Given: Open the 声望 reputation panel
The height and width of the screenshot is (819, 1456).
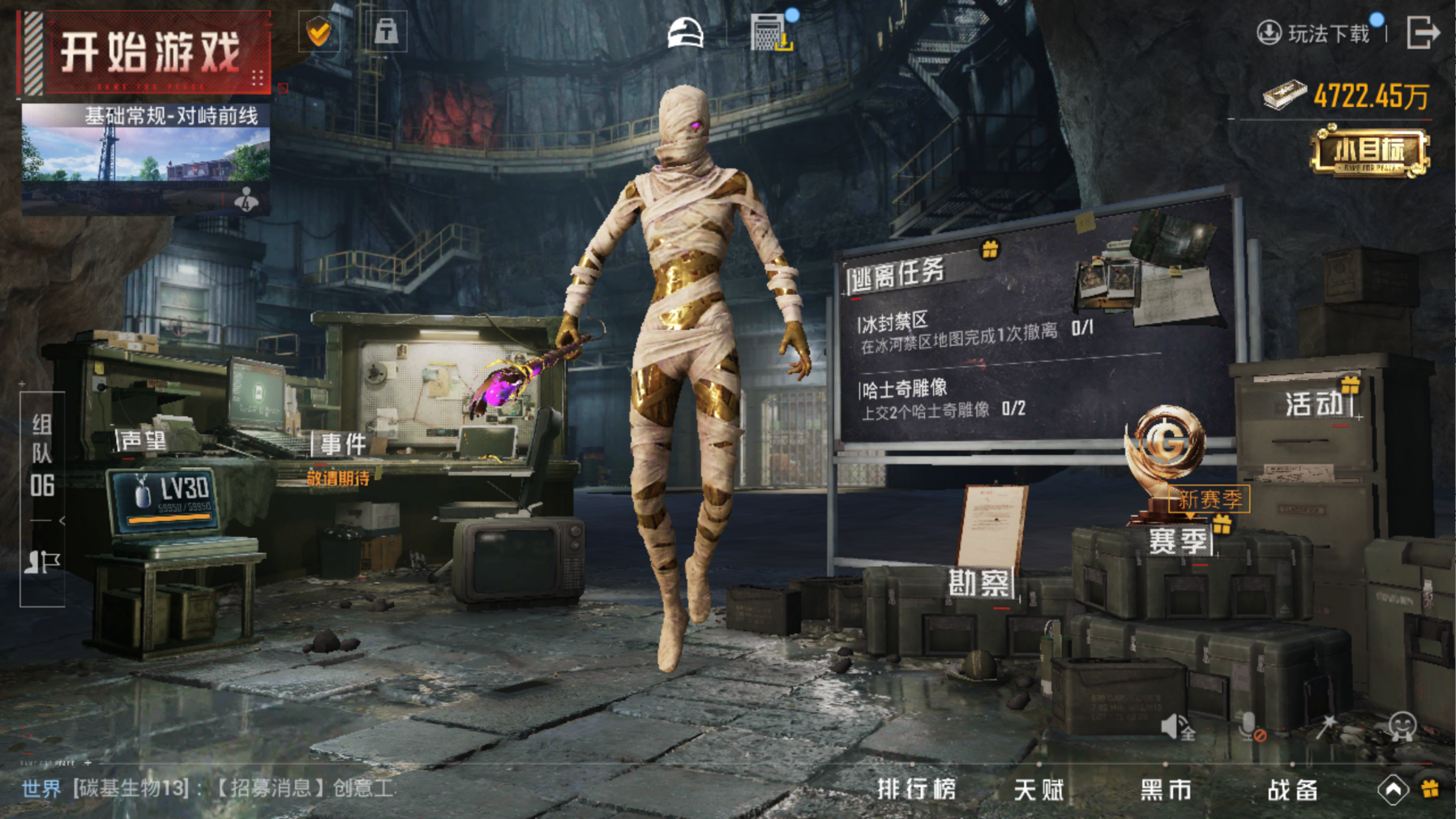Looking at the screenshot, I should click(x=143, y=440).
